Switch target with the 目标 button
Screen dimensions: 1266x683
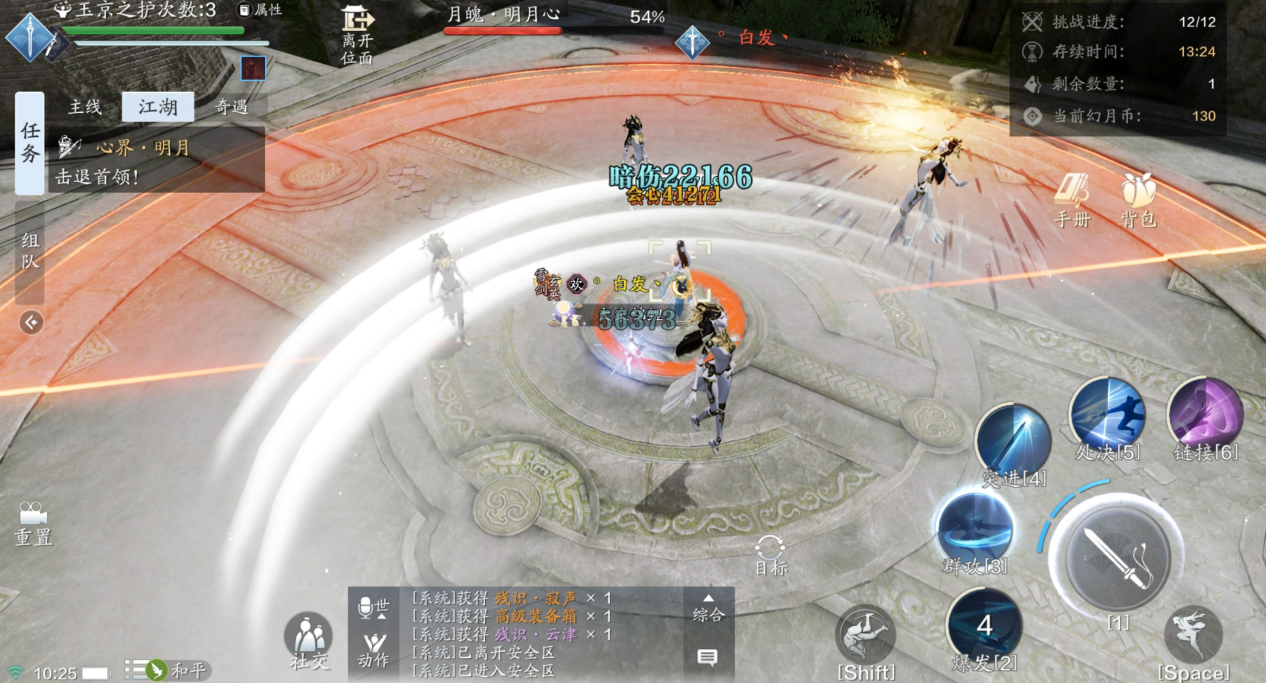[770, 554]
